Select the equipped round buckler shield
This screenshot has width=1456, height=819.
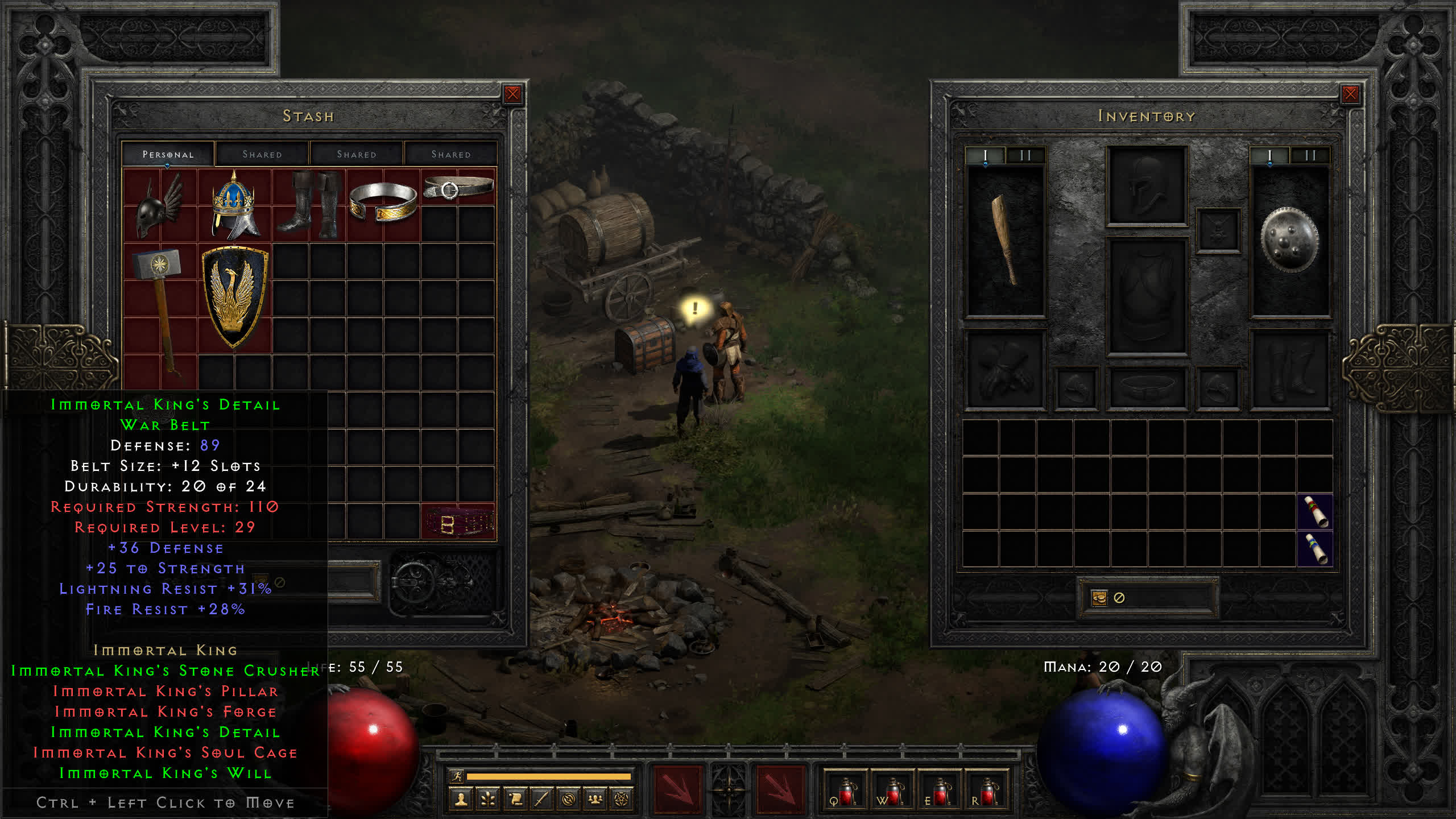click(1290, 240)
